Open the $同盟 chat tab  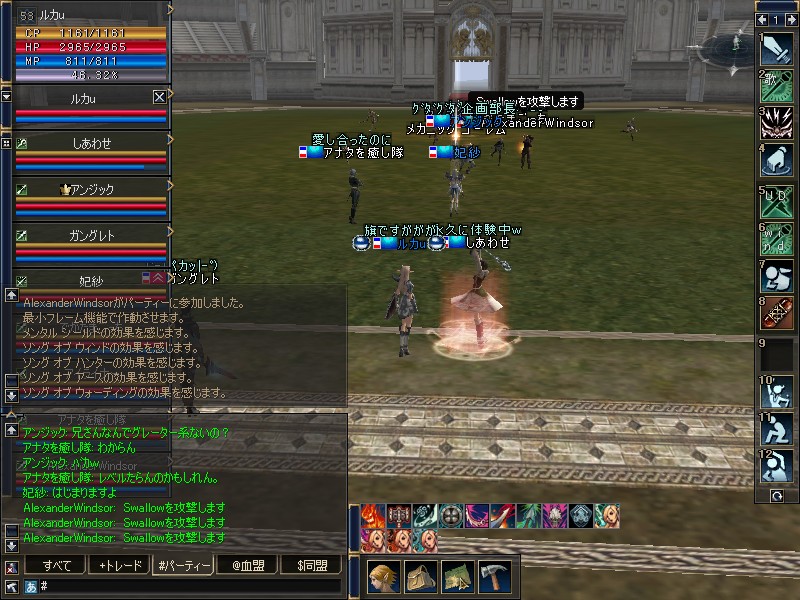click(311, 566)
